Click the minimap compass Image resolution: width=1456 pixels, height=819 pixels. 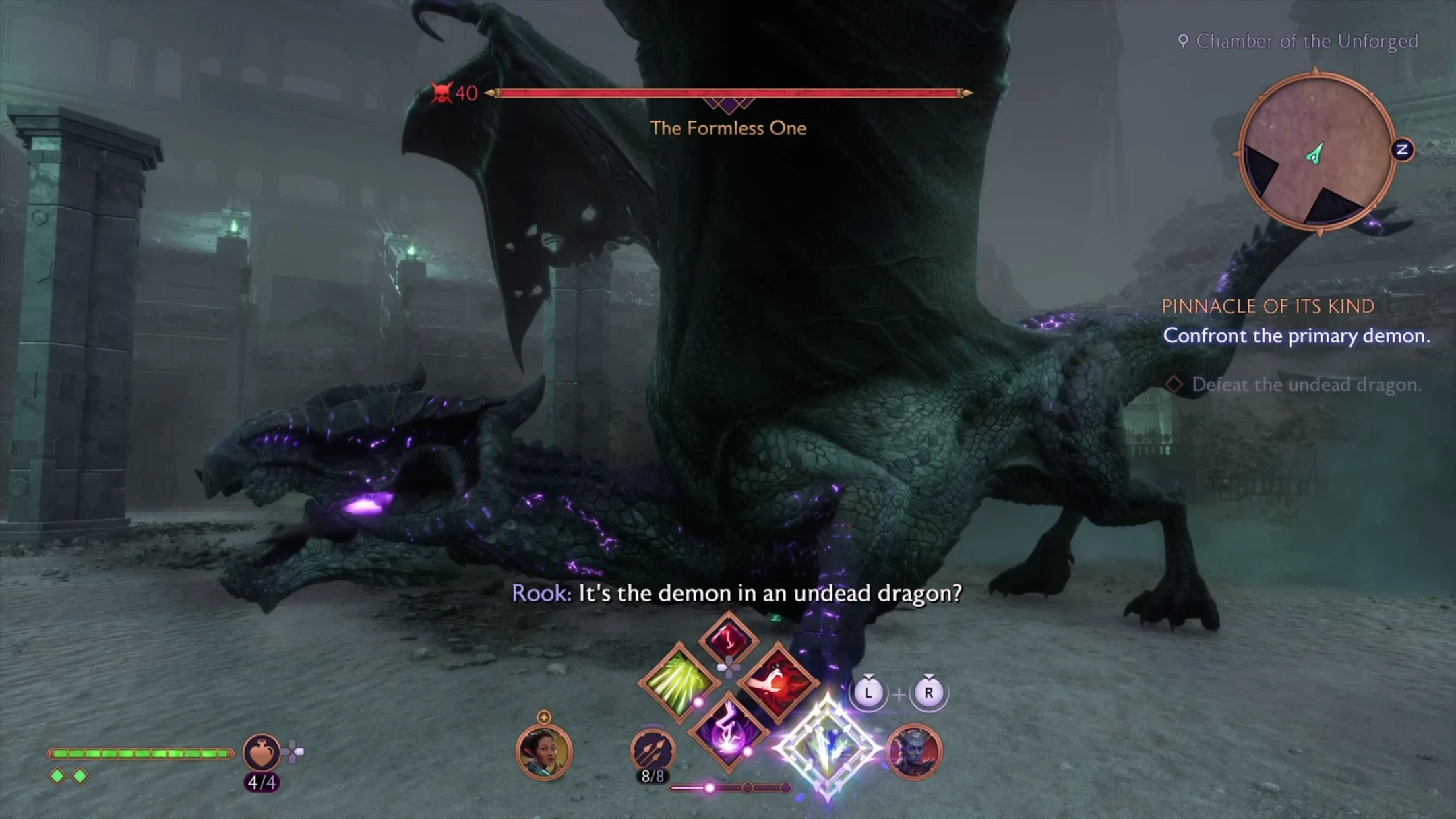(1315, 152)
